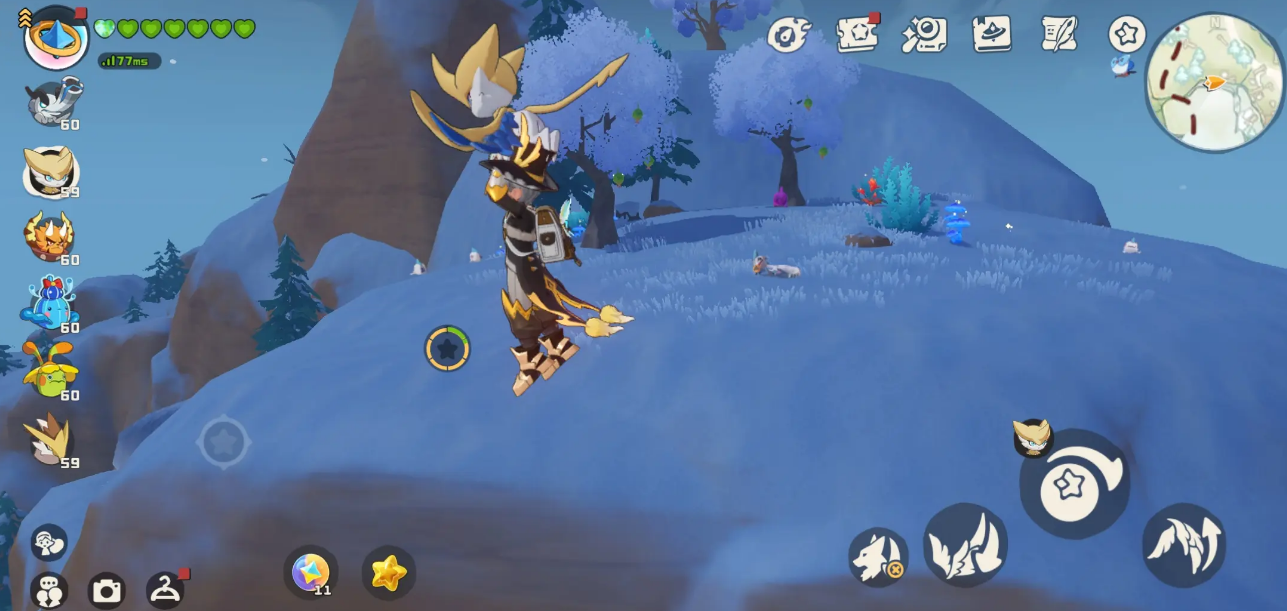Image resolution: width=1287 pixels, height=611 pixels.
Task: Select the rainbow prism item with 11 count
Action: 310,572
